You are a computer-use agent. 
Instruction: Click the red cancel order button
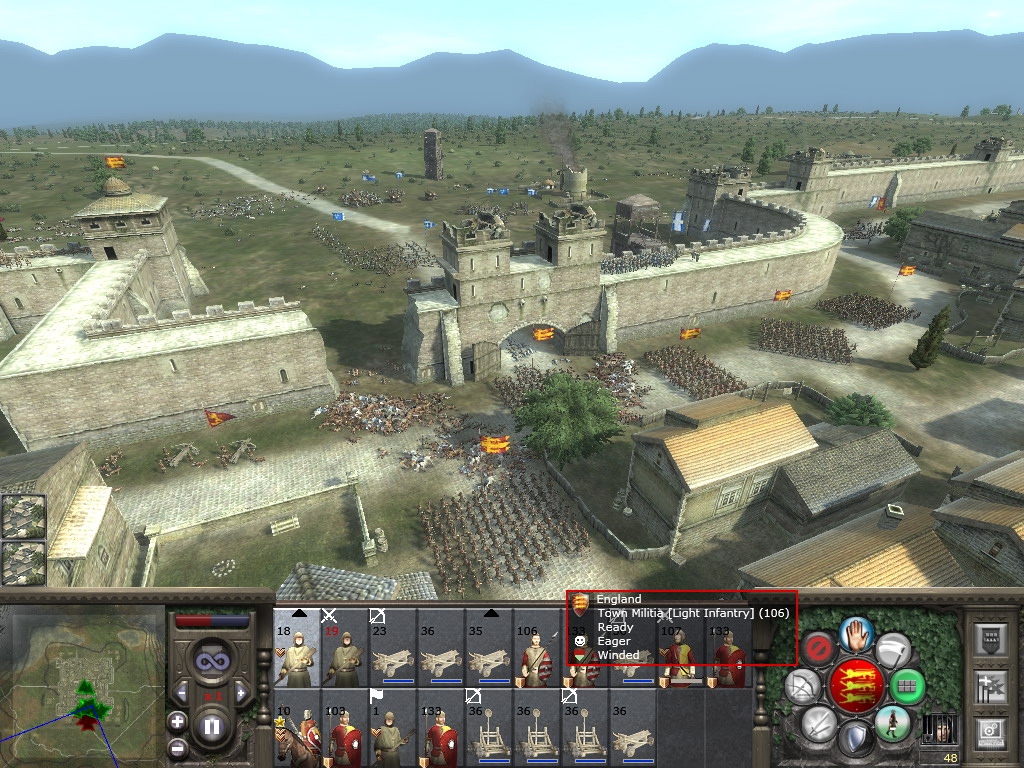819,649
